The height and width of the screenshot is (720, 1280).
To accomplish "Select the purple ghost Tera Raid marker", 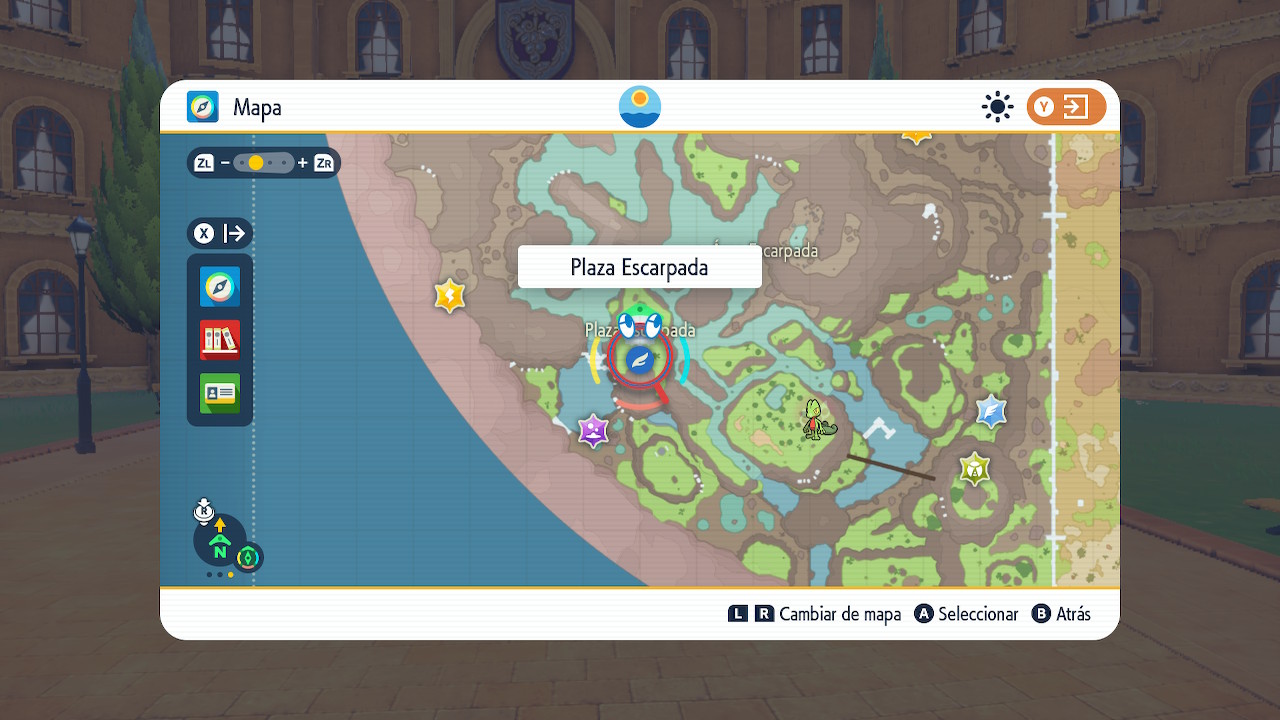I will (594, 431).
